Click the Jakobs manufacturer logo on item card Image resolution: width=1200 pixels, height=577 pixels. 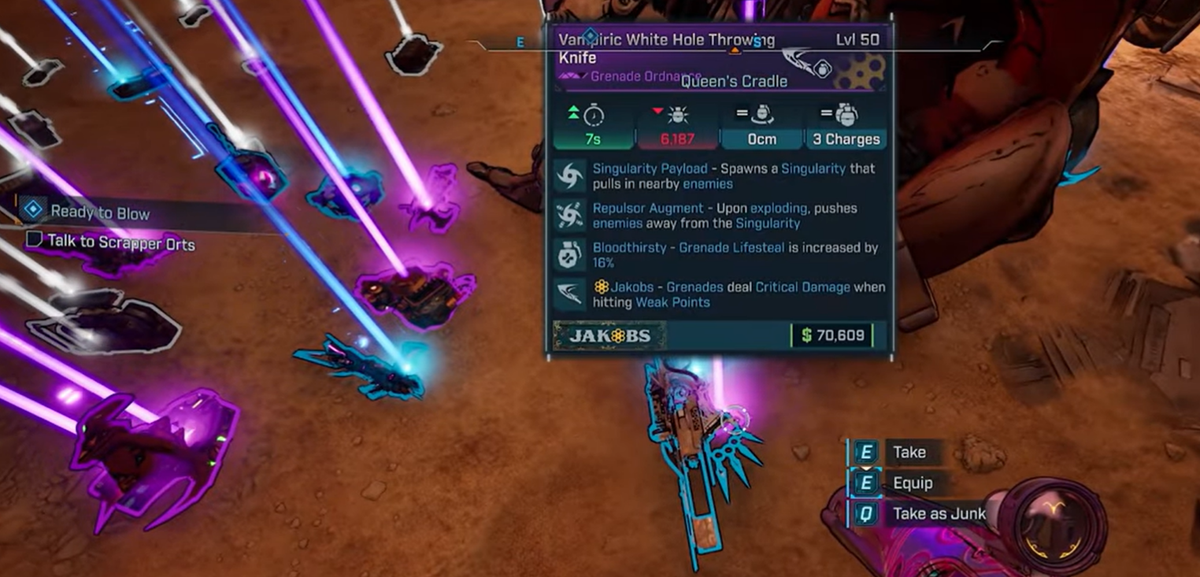point(609,336)
